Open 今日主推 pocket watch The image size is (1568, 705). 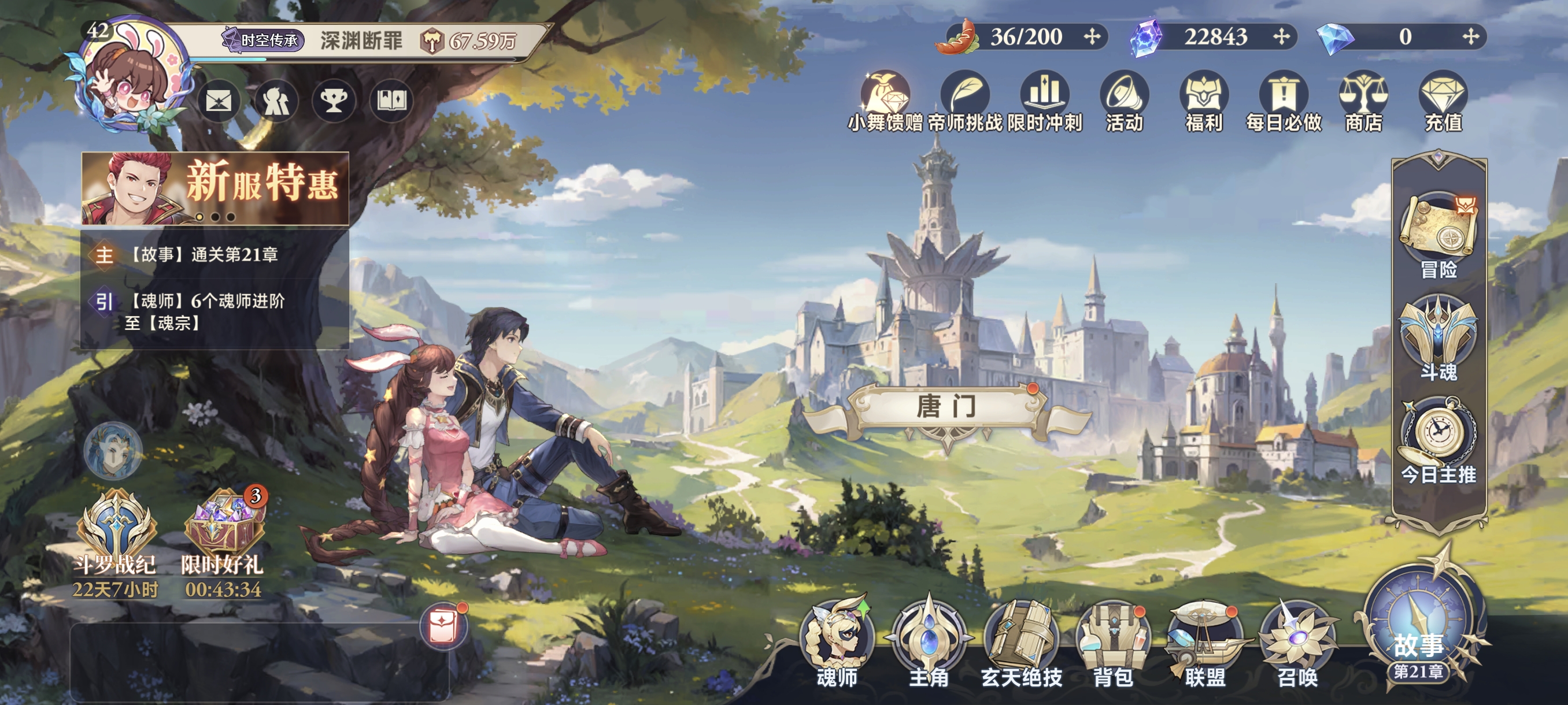[1438, 439]
